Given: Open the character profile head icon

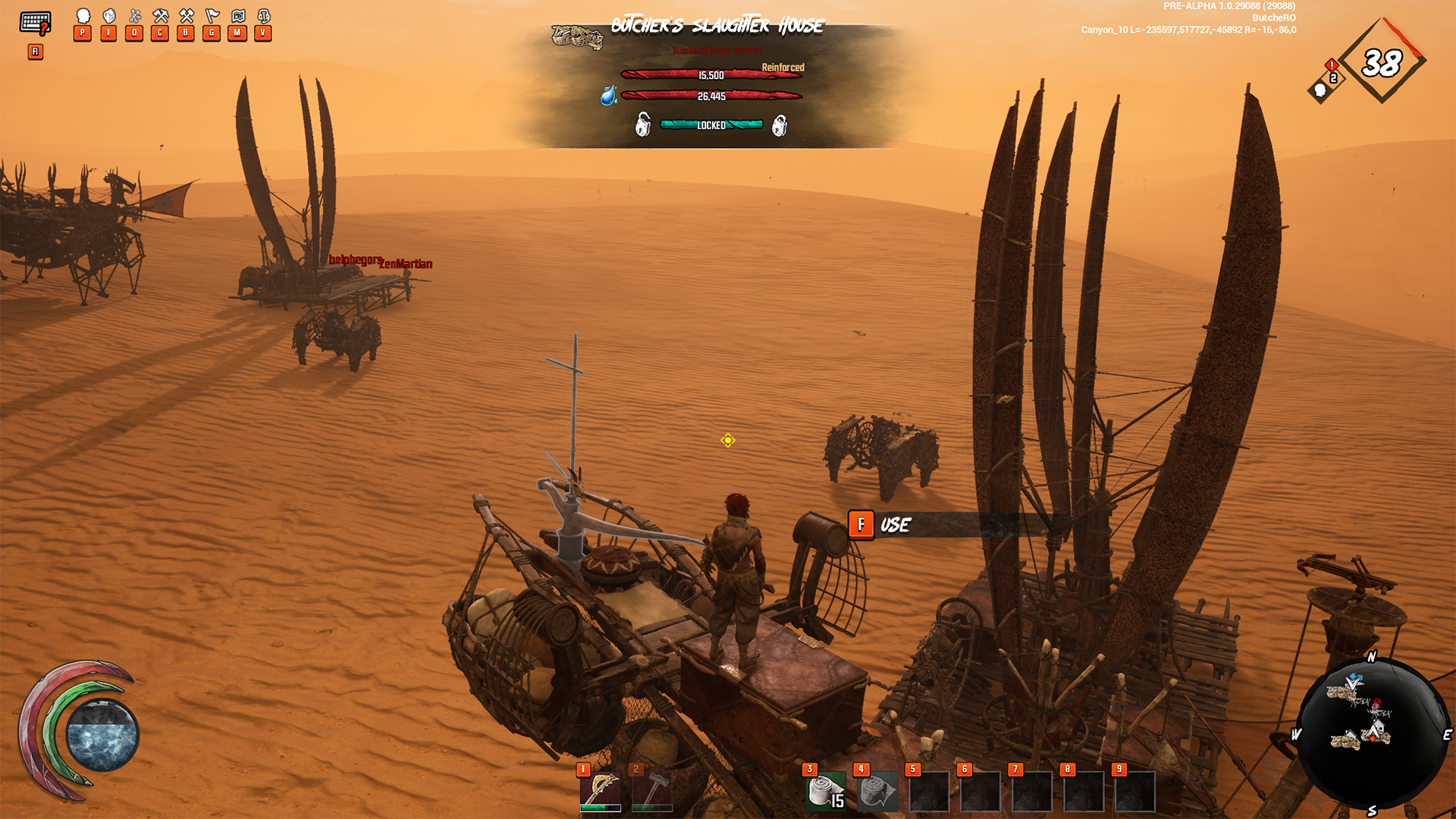Looking at the screenshot, I should tap(83, 17).
